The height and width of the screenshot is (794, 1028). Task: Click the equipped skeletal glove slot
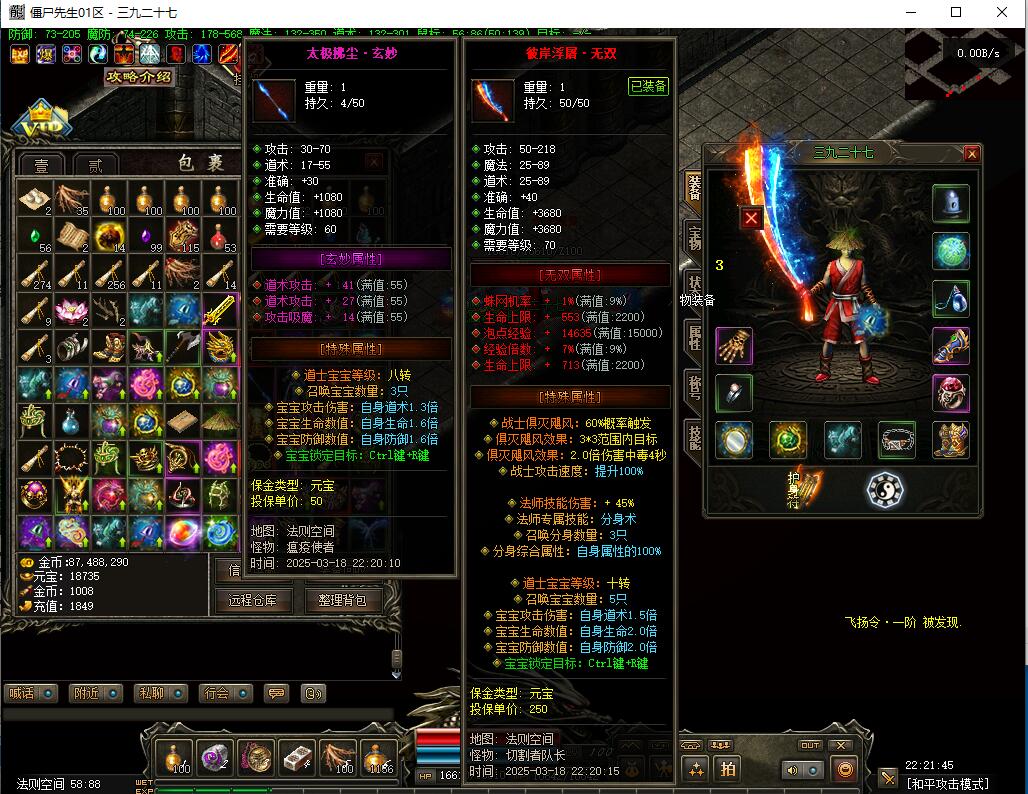pyautogui.click(x=735, y=346)
